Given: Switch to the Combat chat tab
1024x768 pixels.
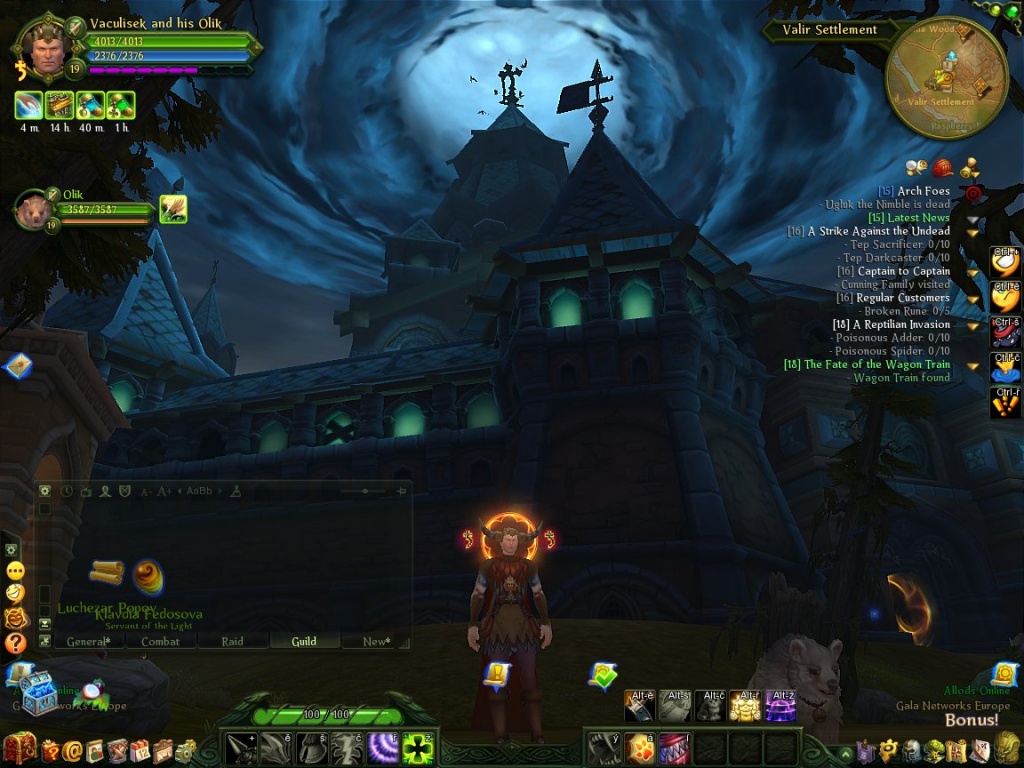Looking at the screenshot, I should pyautogui.click(x=160, y=641).
